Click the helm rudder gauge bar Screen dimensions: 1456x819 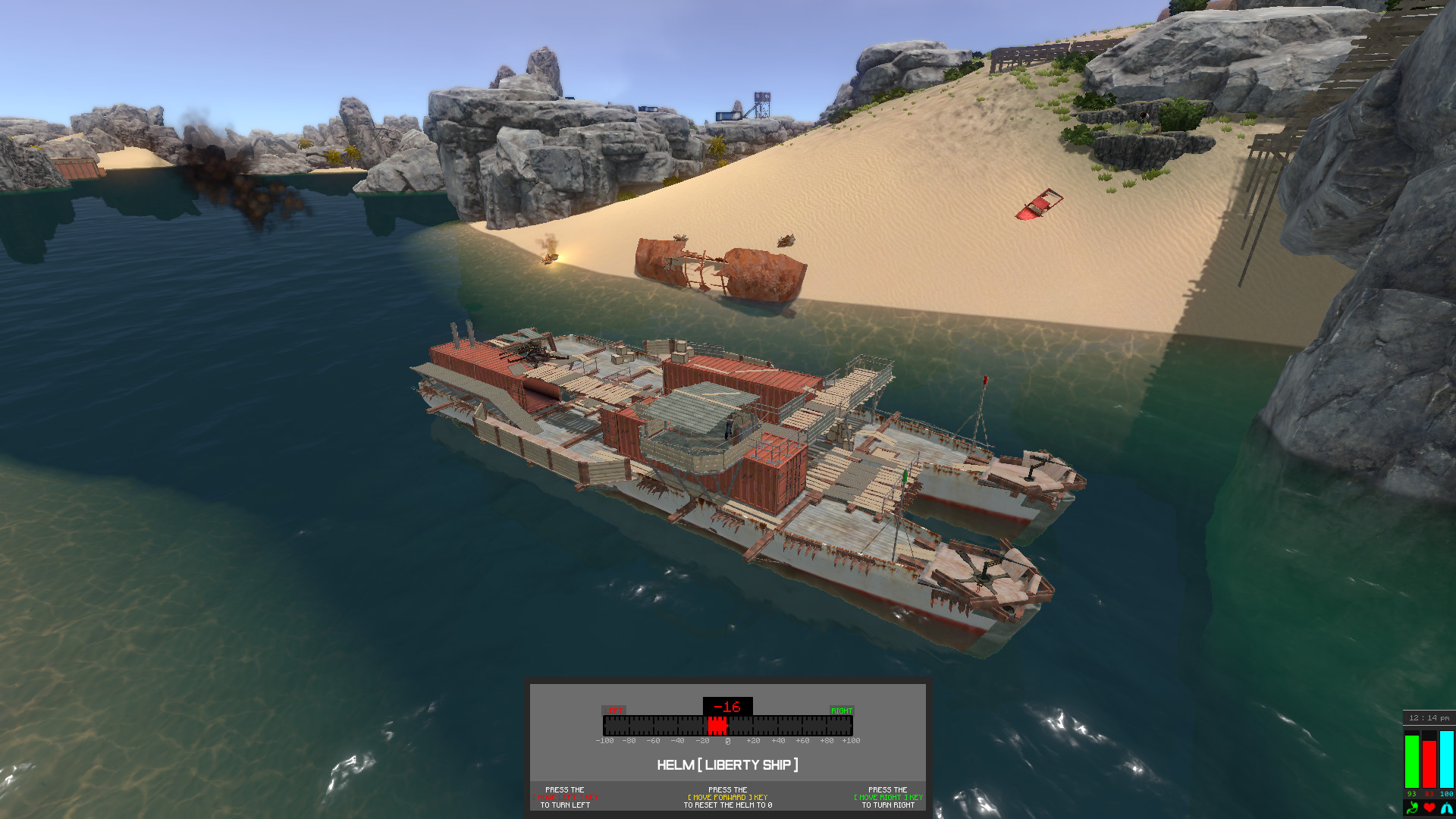[728, 726]
